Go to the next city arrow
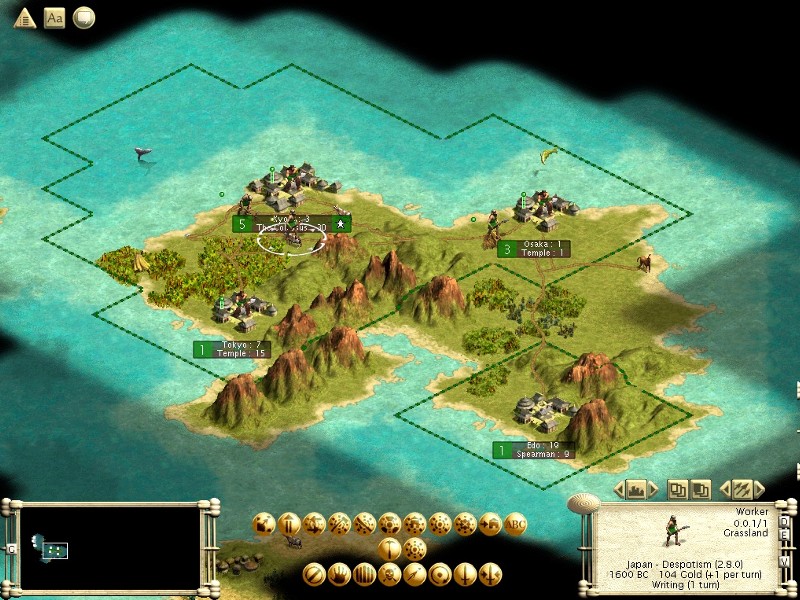Image resolution: width=800 pixels, height=600 pixels. pos(654,490)
